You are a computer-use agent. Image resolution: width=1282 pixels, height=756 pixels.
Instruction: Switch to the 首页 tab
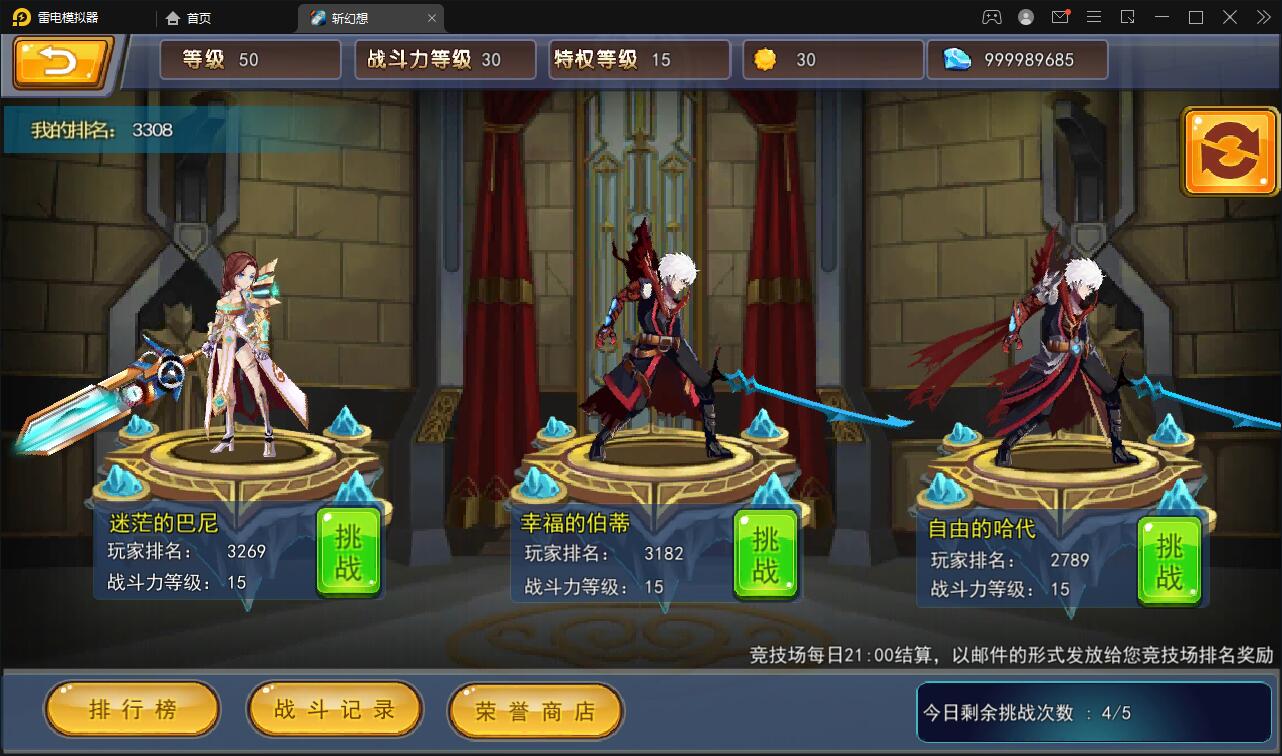coord(188,17)
